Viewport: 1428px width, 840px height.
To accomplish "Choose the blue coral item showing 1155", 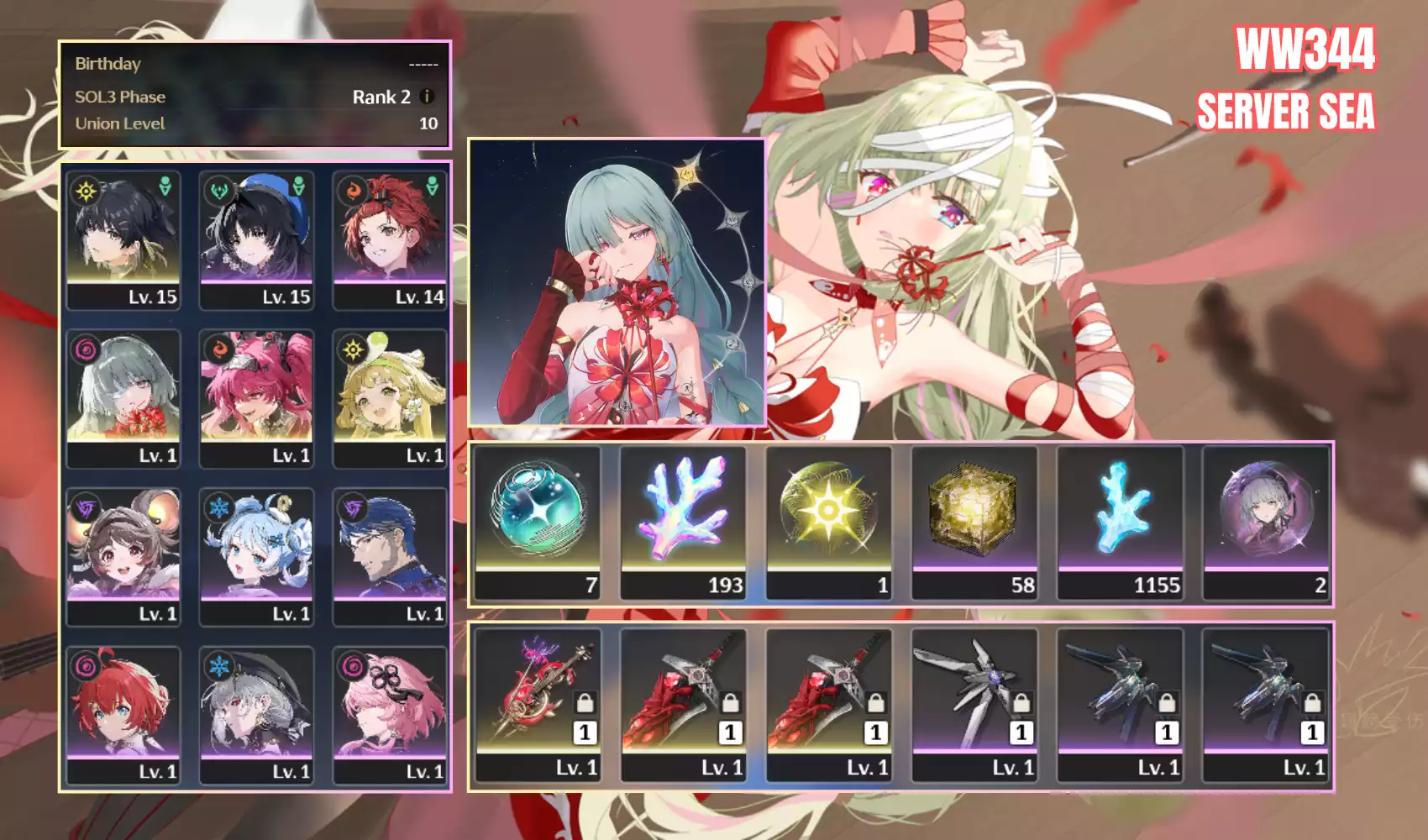I will [1120, 522].
